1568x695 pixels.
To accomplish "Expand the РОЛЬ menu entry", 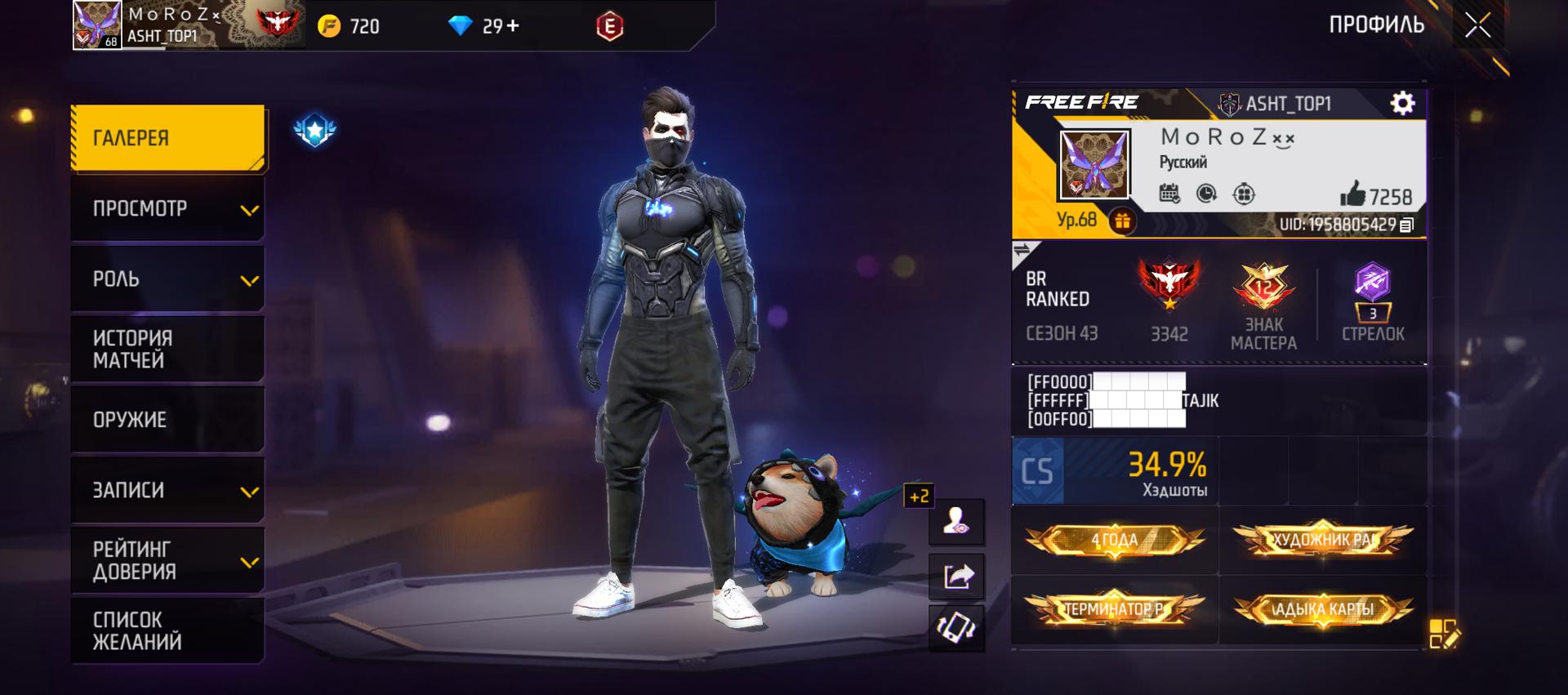I will tap(168, 279).
